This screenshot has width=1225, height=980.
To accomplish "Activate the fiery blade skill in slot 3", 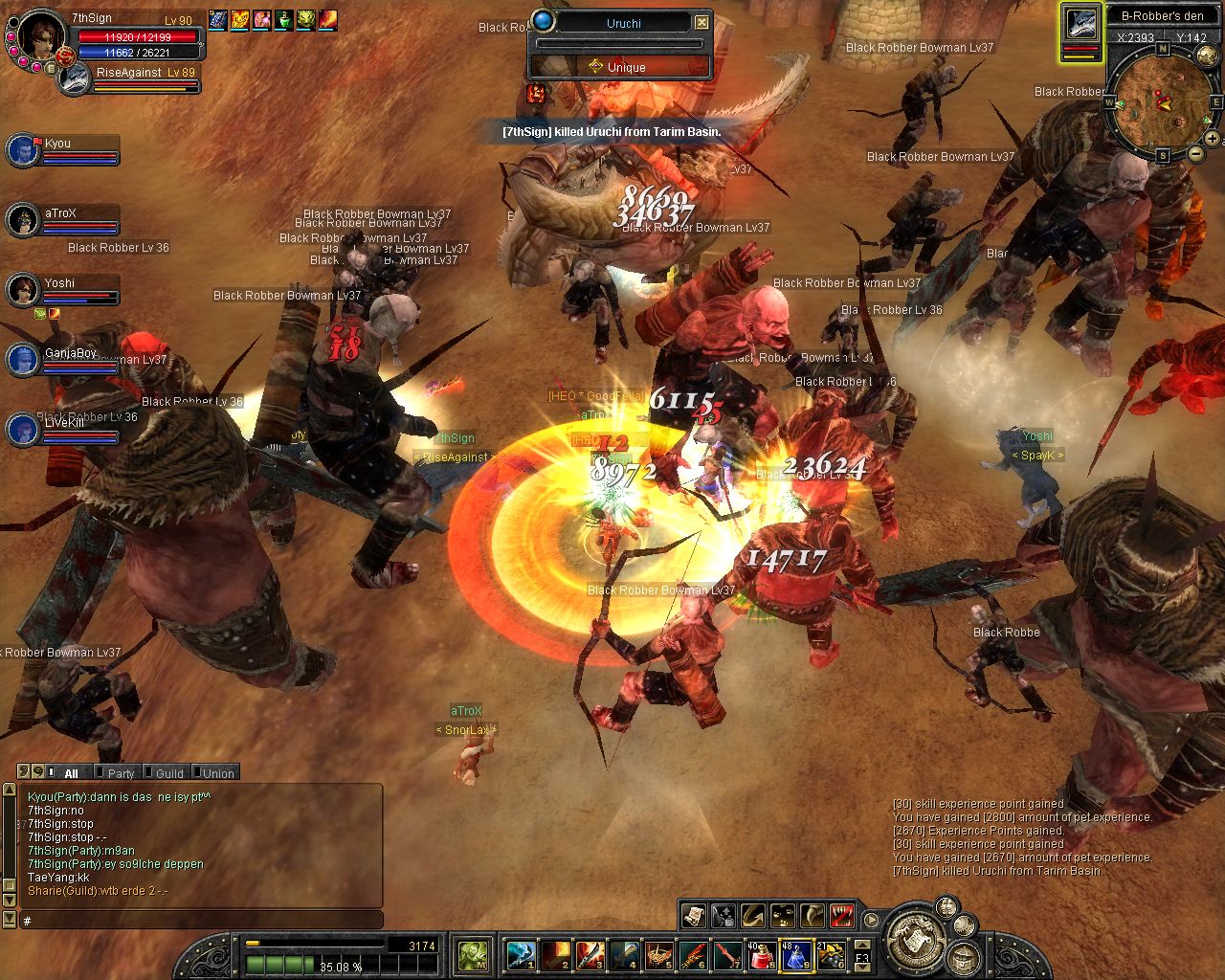I will tap(589, 955).
